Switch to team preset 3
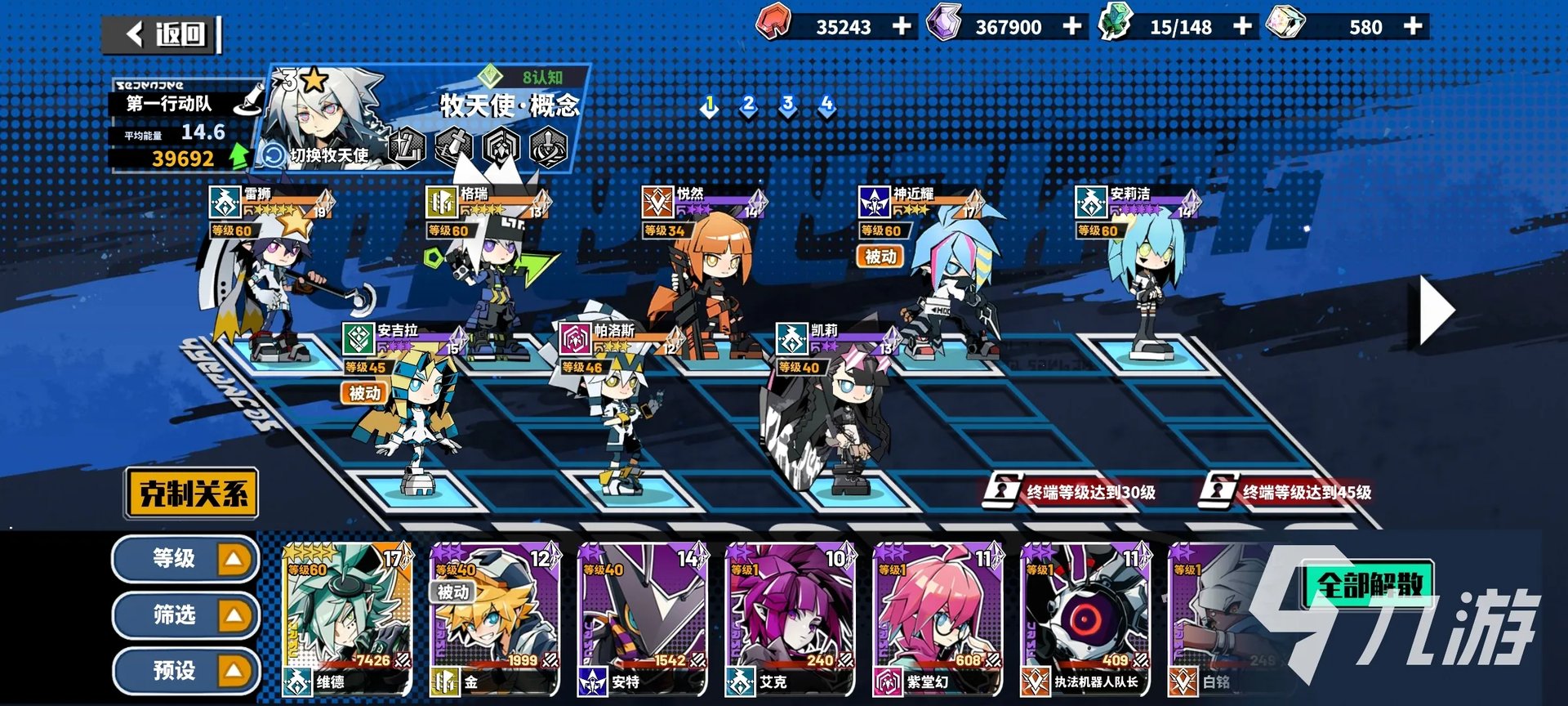The height and width of the screenshot is (706, 1568). point(787,105)
